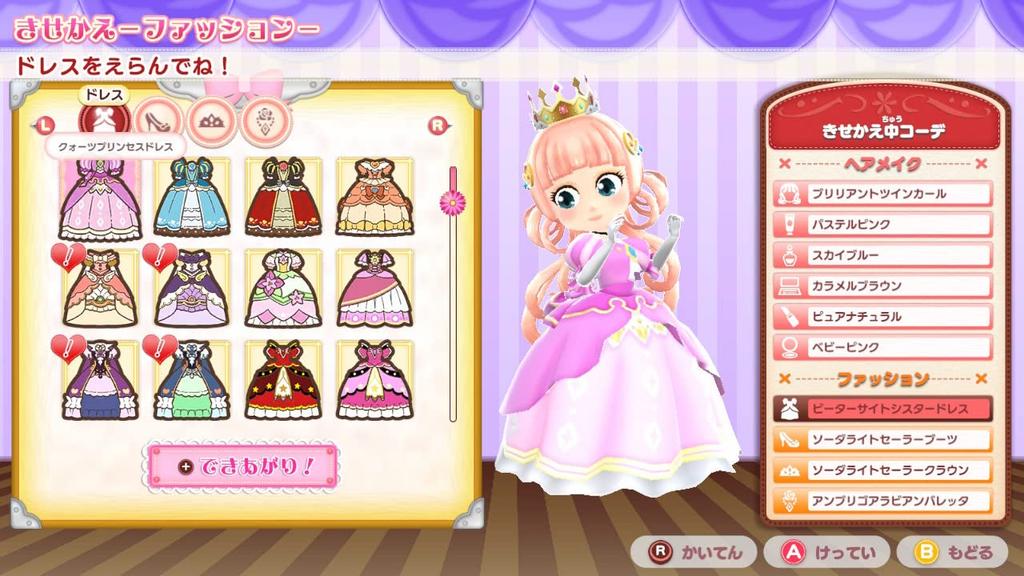1024x576 pixels.
Task: Pick the red and cream dress
Action: [x=283, y=196]
